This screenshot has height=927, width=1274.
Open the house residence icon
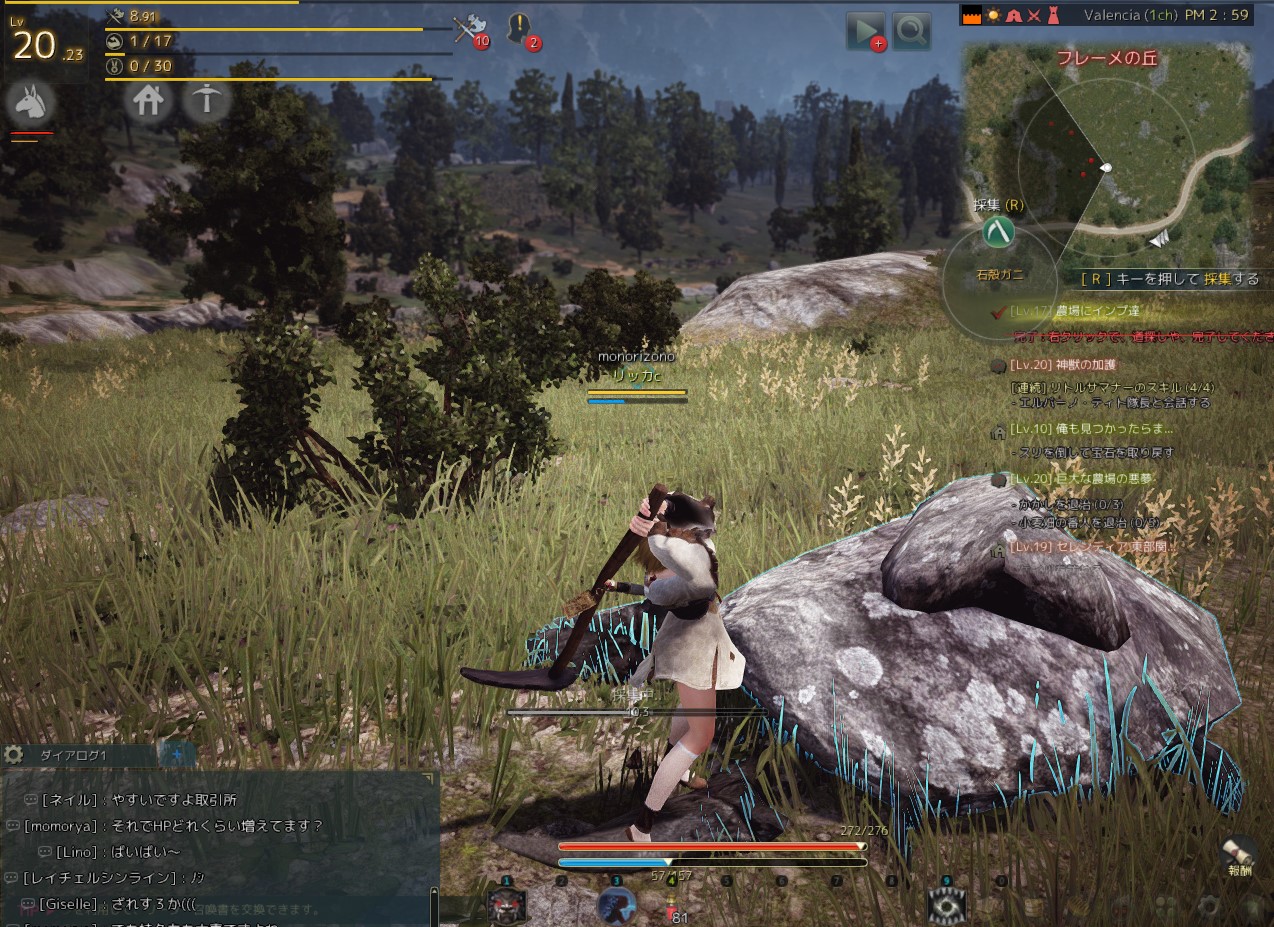[148, 100]
